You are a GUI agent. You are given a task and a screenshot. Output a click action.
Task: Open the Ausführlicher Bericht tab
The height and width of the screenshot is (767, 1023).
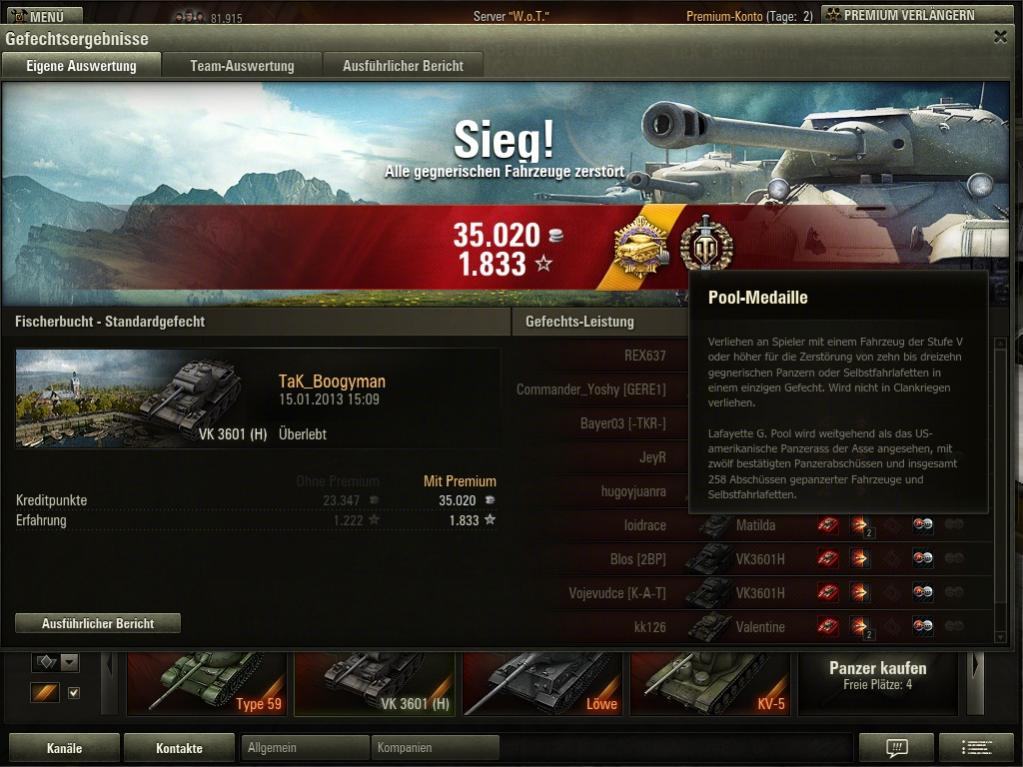tap(403, 66)
